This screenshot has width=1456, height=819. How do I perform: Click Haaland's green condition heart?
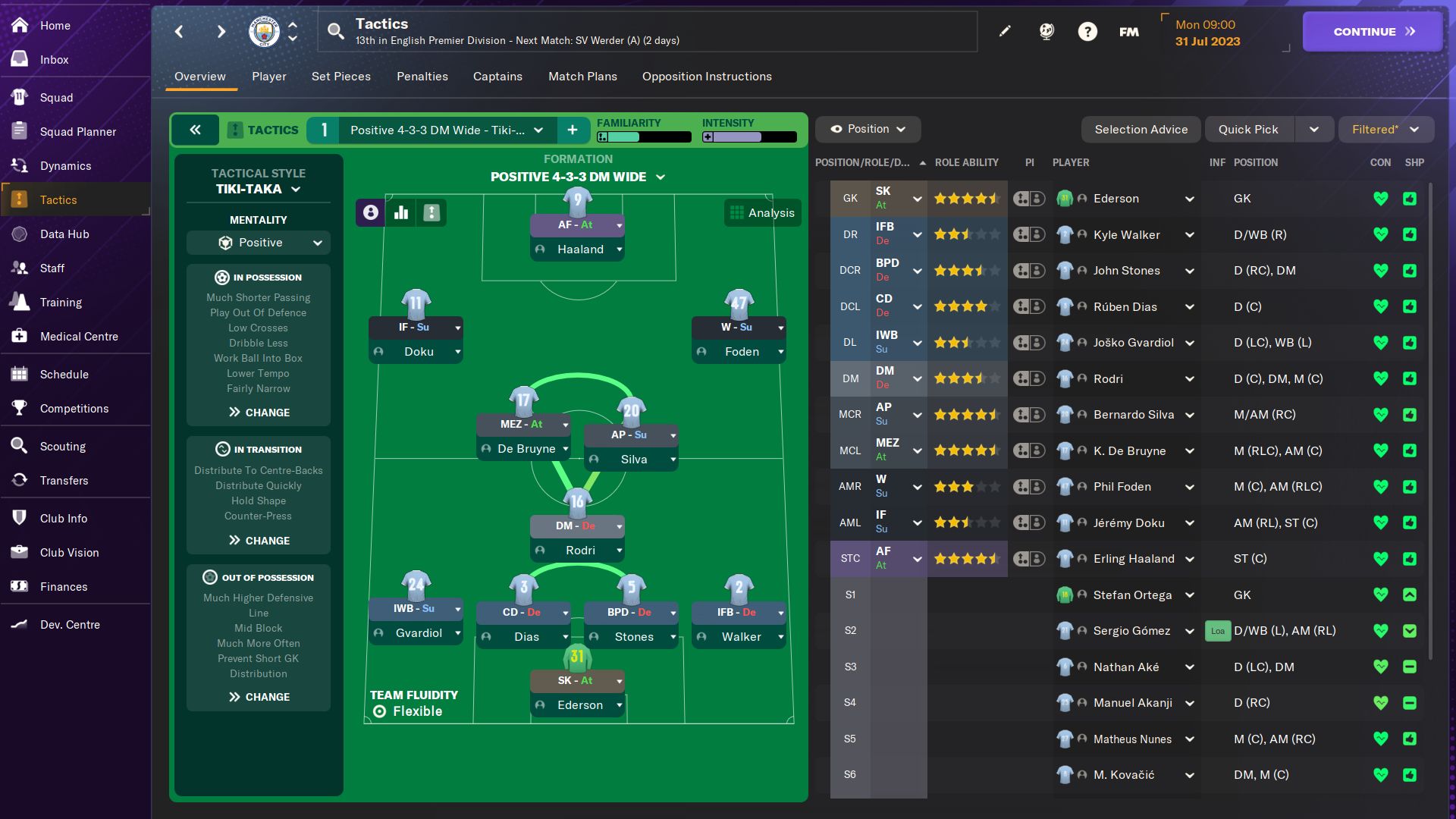click(x=1380, y=559)
